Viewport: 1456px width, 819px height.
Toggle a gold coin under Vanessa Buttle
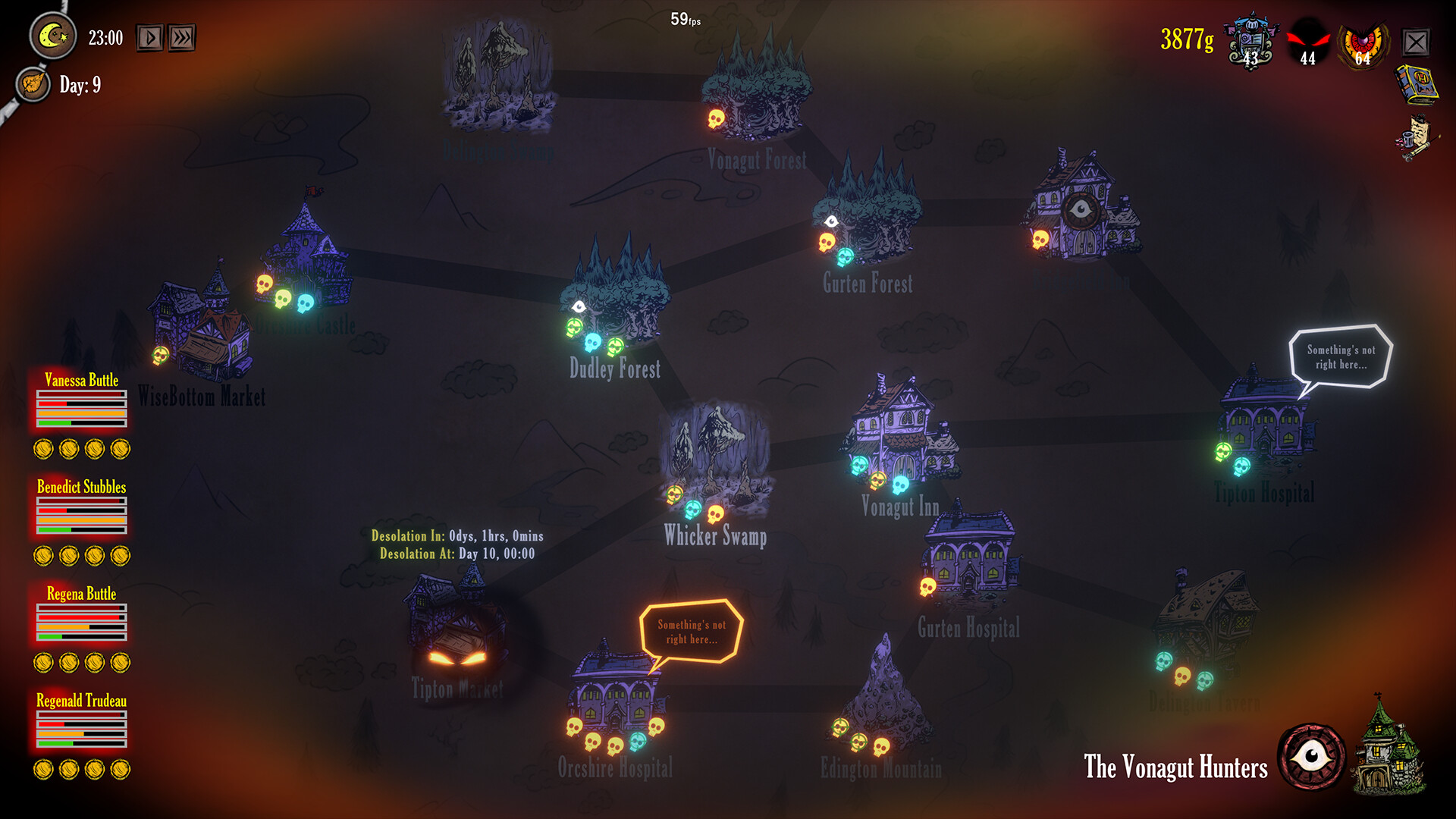tap(43, 448)
